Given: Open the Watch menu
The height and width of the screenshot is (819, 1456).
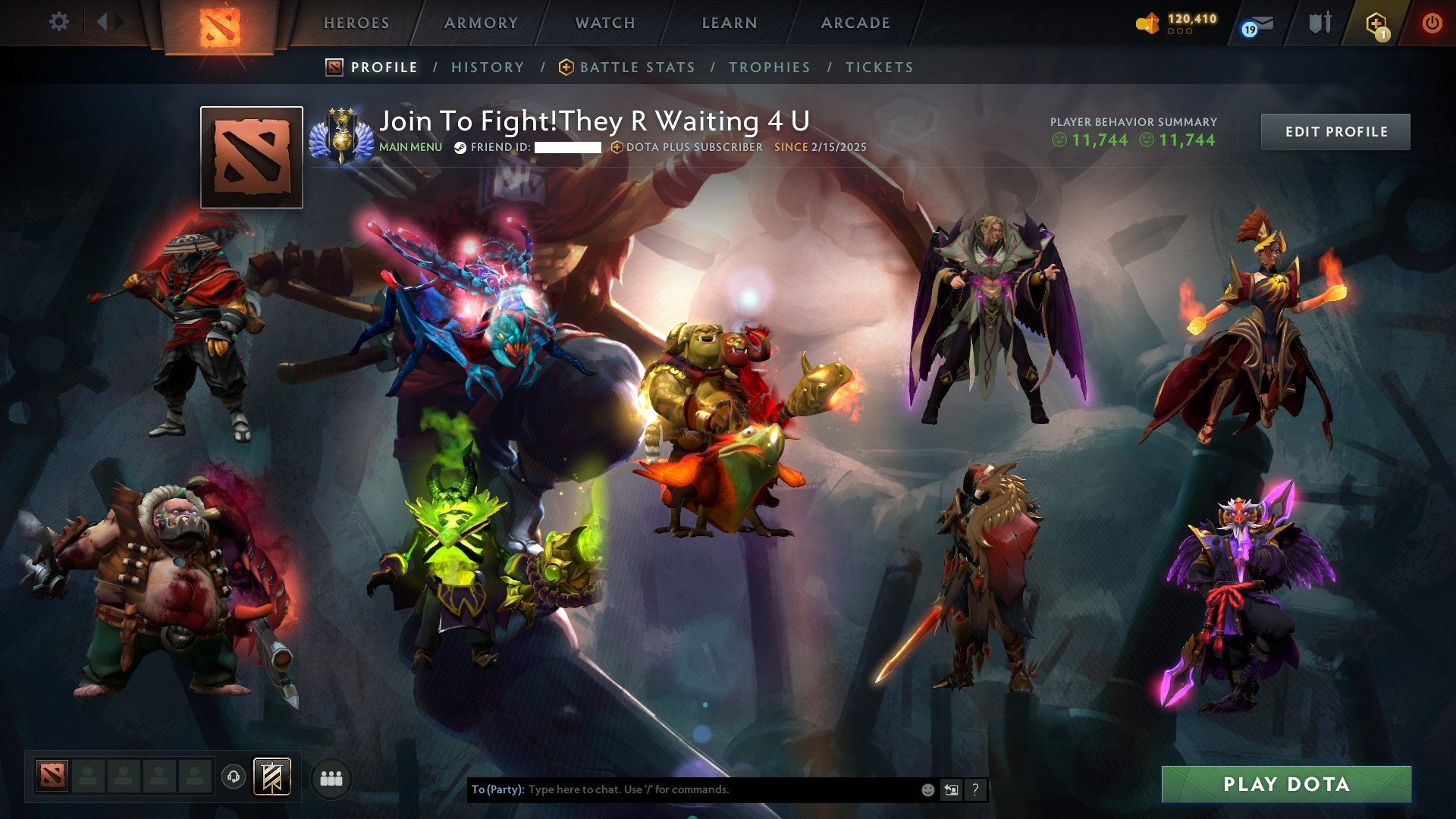Looking at the screenshot, I should pyautogui.click(x=605, y=22).
